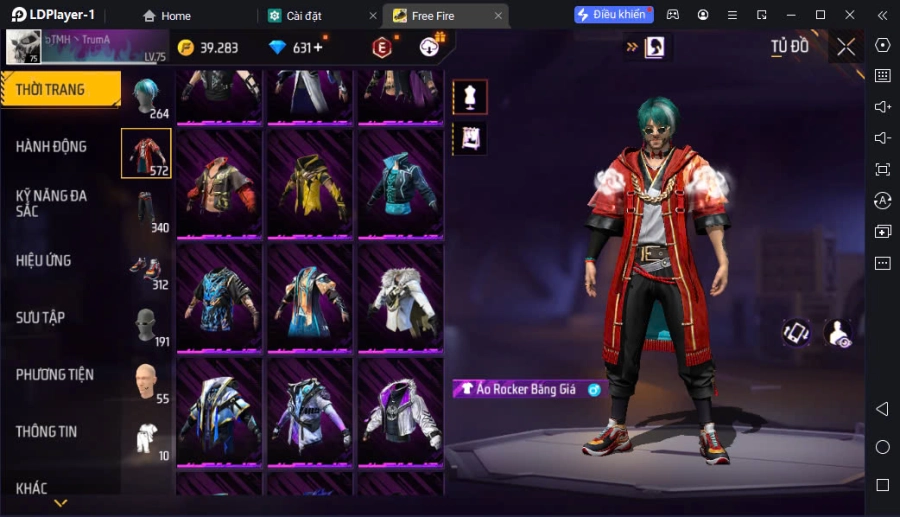This screenshot has height=517, width=900.
Task: Select the yellow and black jacket
Action: pyautogui.click(x=310, y=186)
